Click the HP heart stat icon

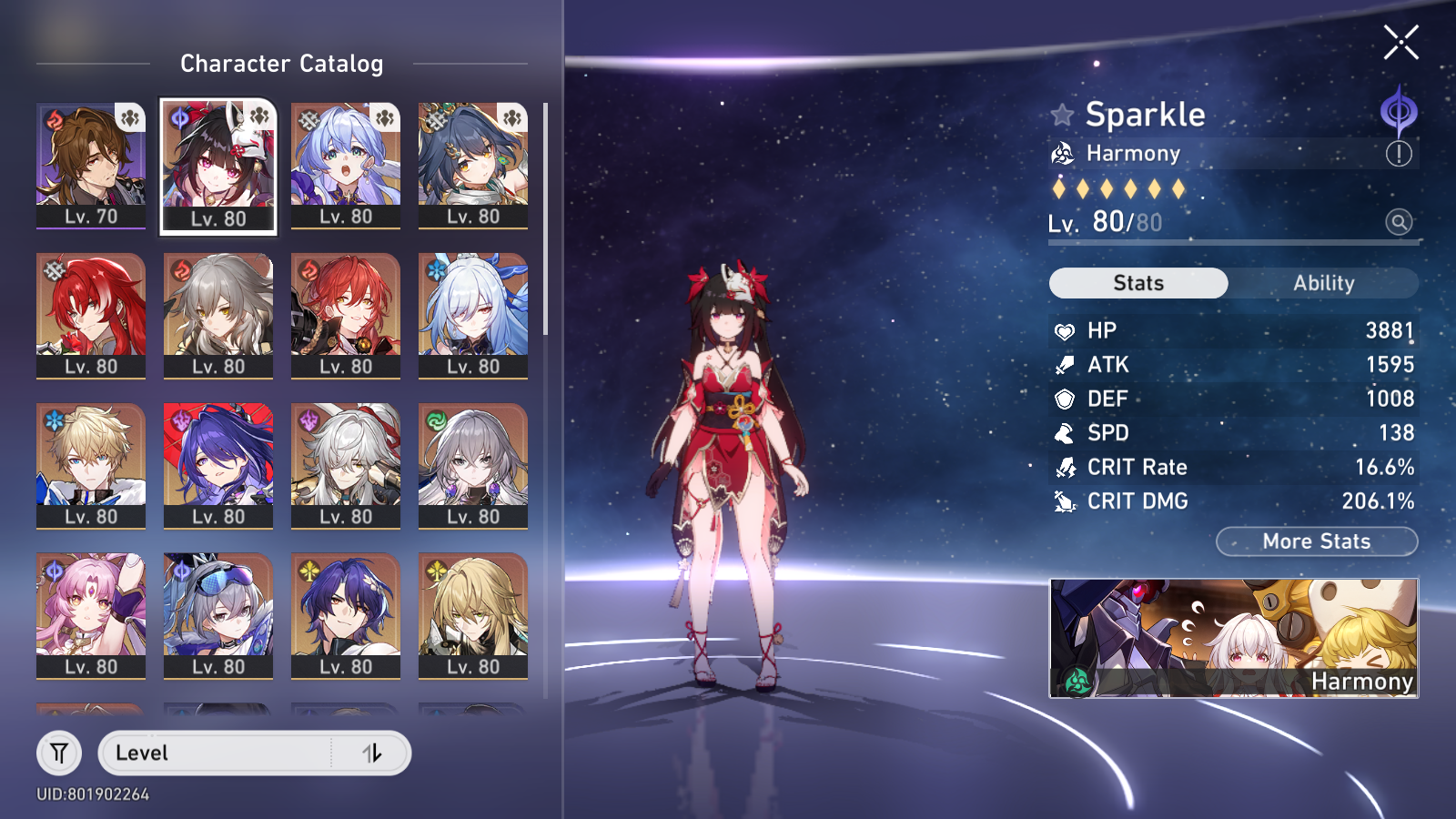coord(1062,329)
